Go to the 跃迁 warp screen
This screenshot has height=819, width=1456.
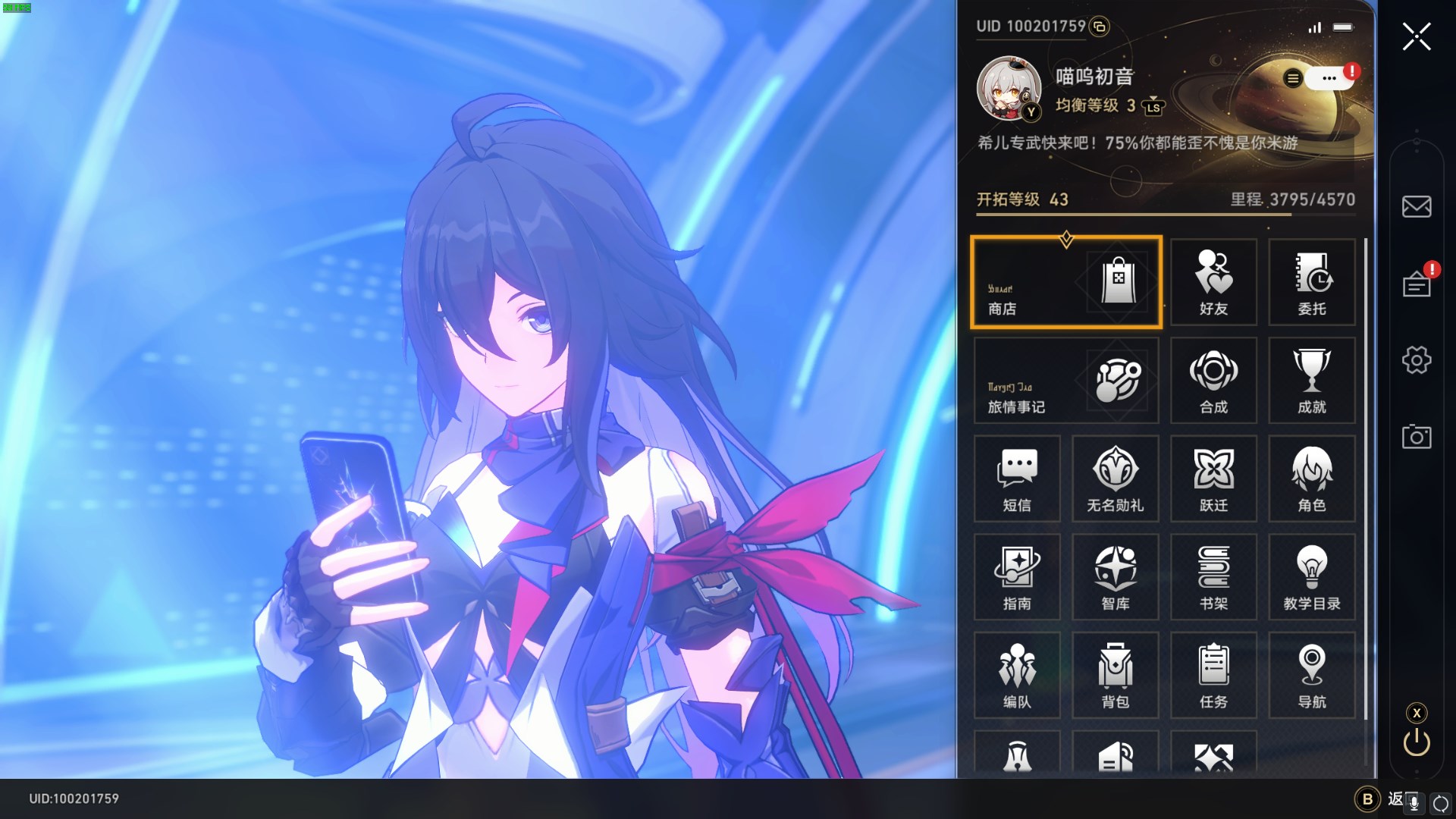[1213, 479]
